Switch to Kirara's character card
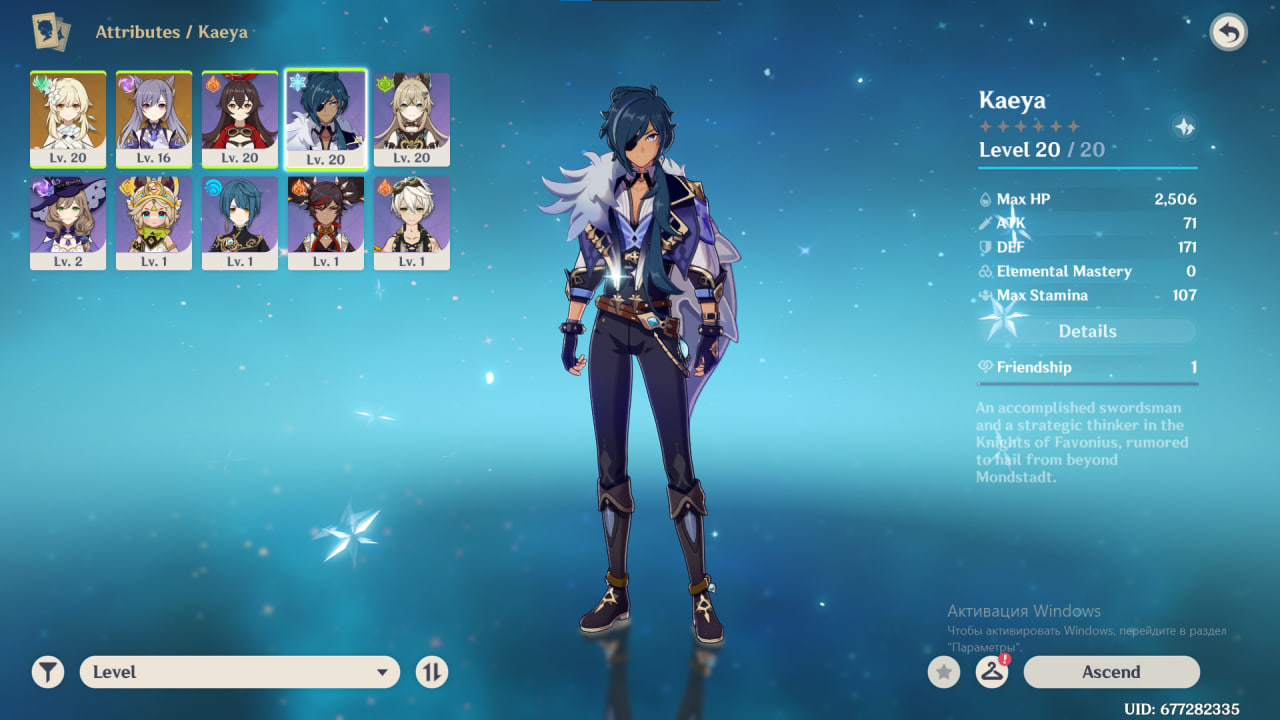Screen dimensions: 1280x720 pos(411,118)
